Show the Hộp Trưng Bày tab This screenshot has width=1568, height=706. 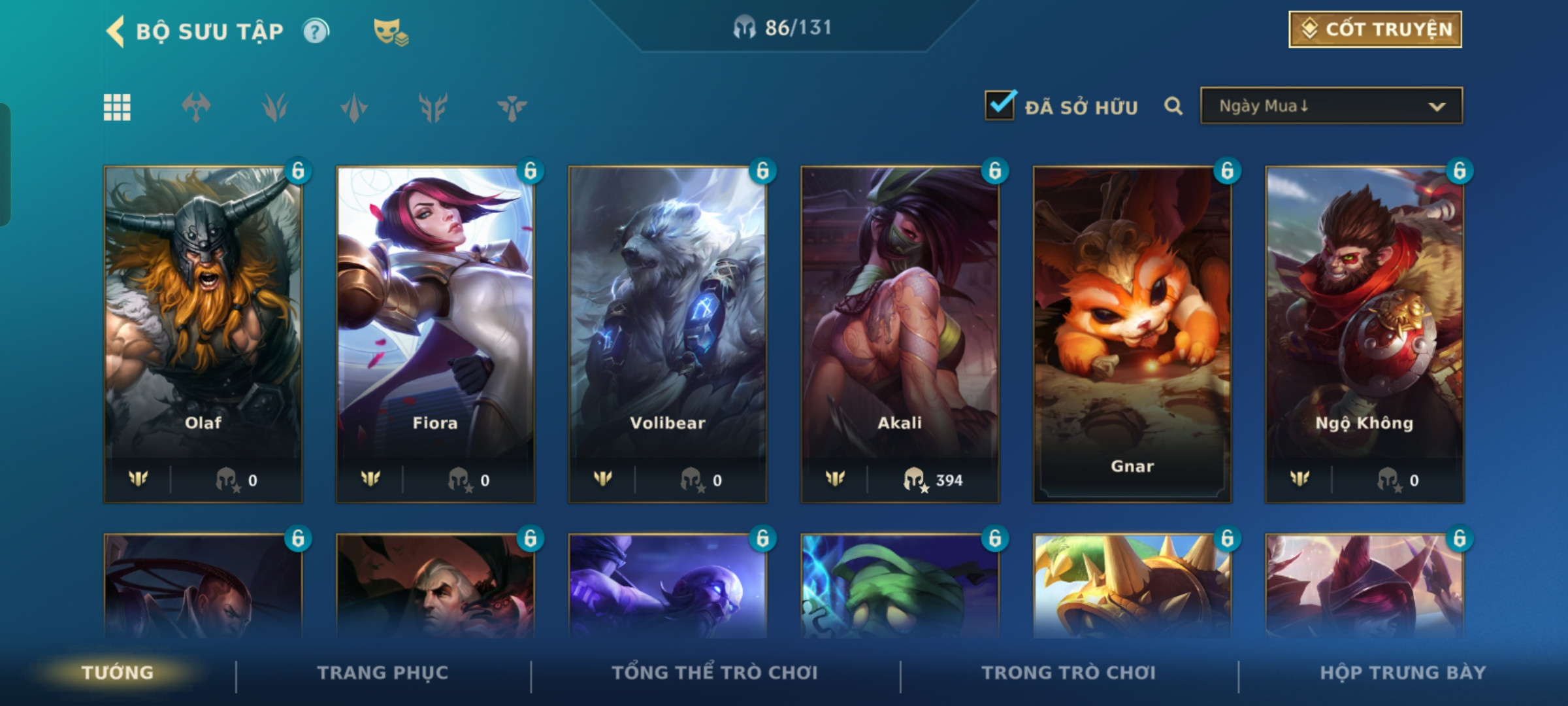click(x=1403, y=673)
